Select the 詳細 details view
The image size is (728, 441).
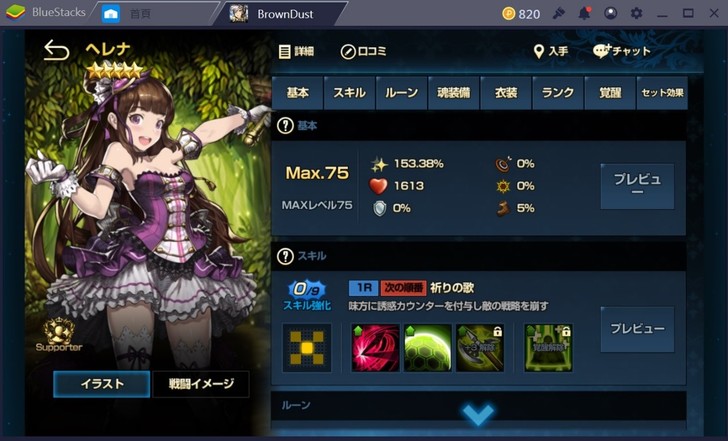pos(296,51)
